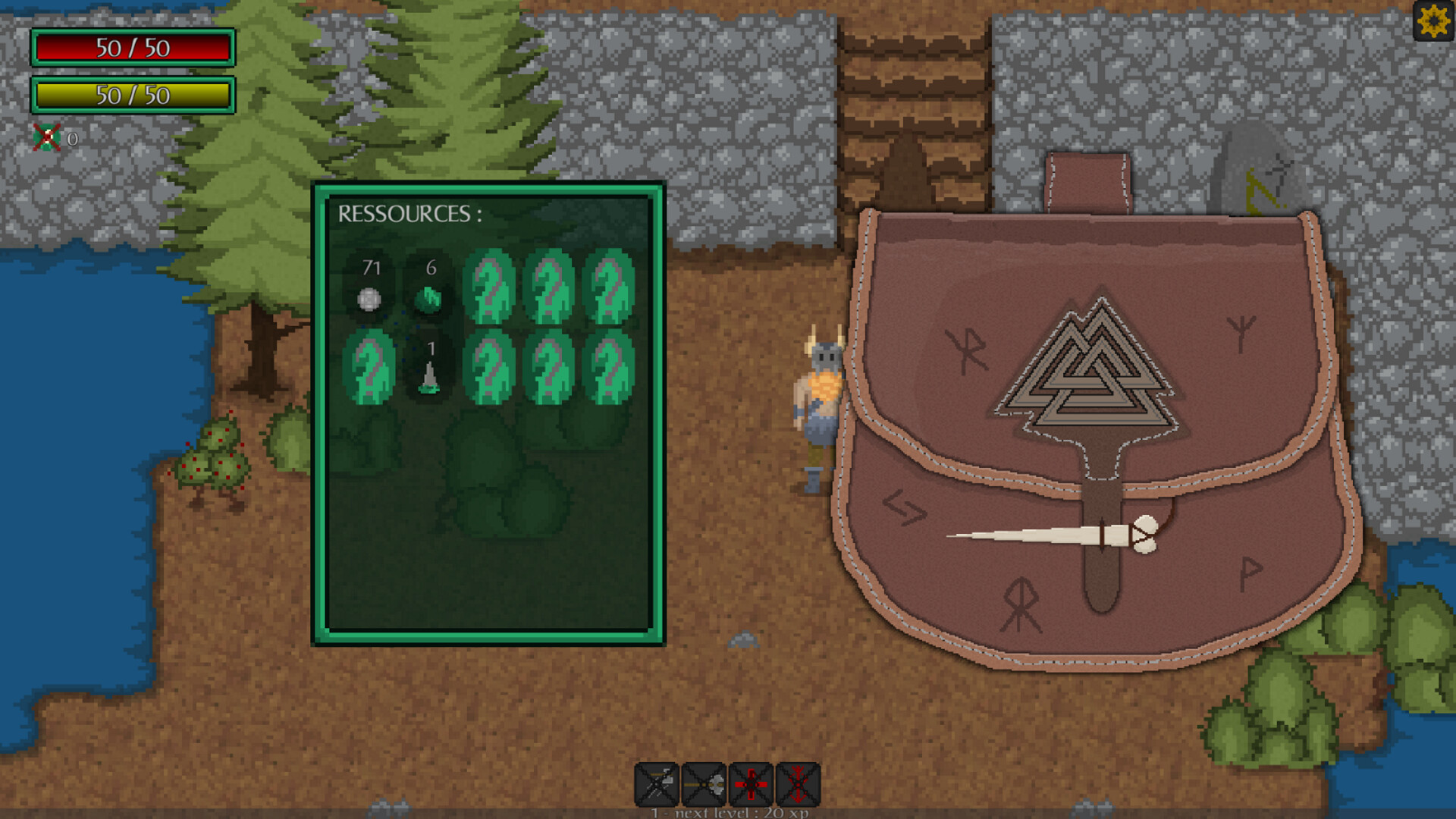Open the satchel flap strap

tap(1087, 178)
